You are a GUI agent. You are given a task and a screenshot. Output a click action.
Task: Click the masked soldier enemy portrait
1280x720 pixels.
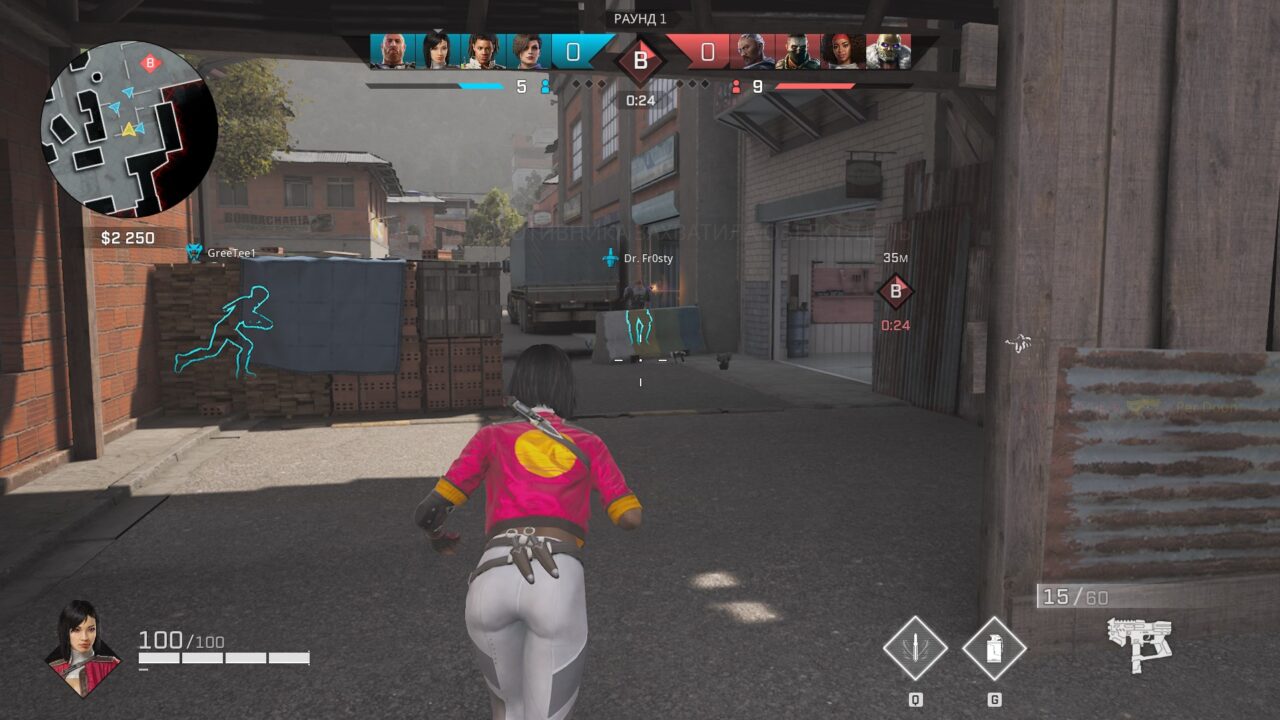pyautogui.click(x=797, y=52)
